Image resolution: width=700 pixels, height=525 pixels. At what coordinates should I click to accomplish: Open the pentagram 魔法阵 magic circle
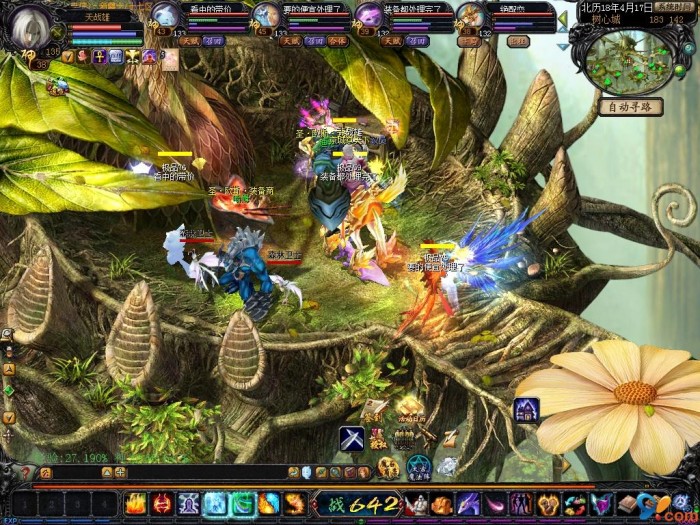[418, 467]
